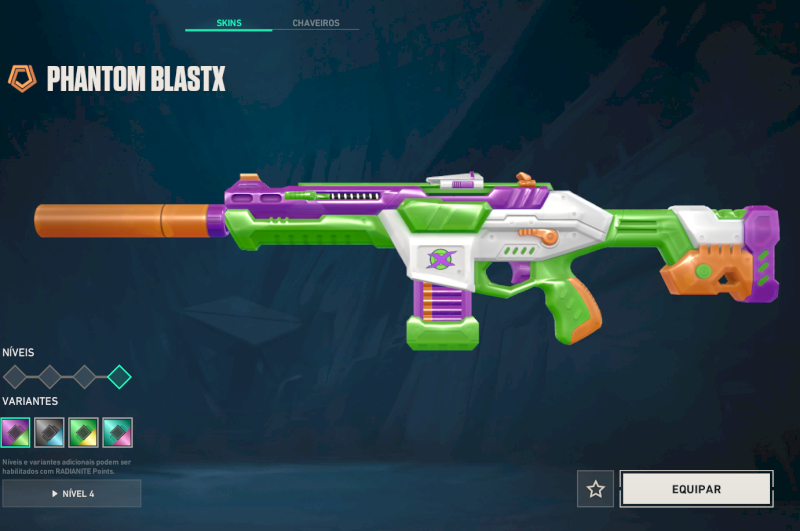This screenshot has height=531, width=800.
Task: Select the gray and blue variant
Action: click(x=50, y=432)
